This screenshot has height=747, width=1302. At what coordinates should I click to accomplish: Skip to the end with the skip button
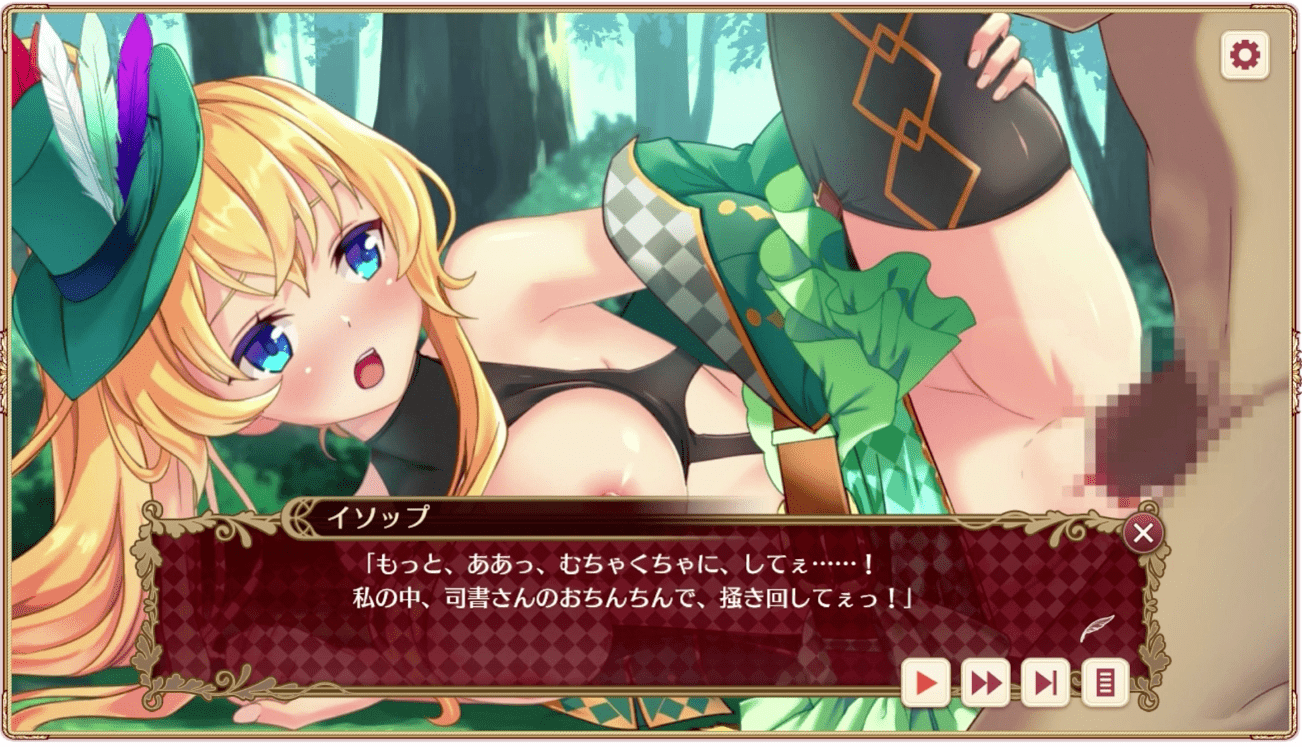1045,683
